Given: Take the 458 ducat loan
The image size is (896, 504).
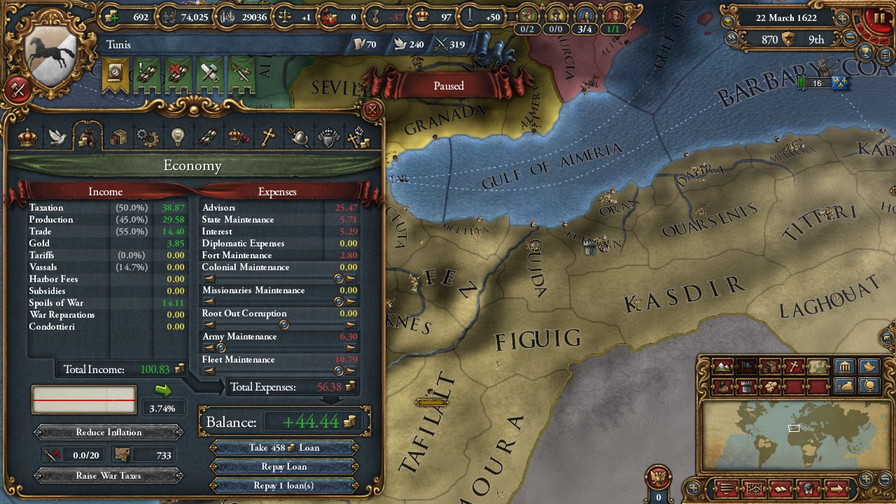Looking at the screenshot, I should 283,447.
